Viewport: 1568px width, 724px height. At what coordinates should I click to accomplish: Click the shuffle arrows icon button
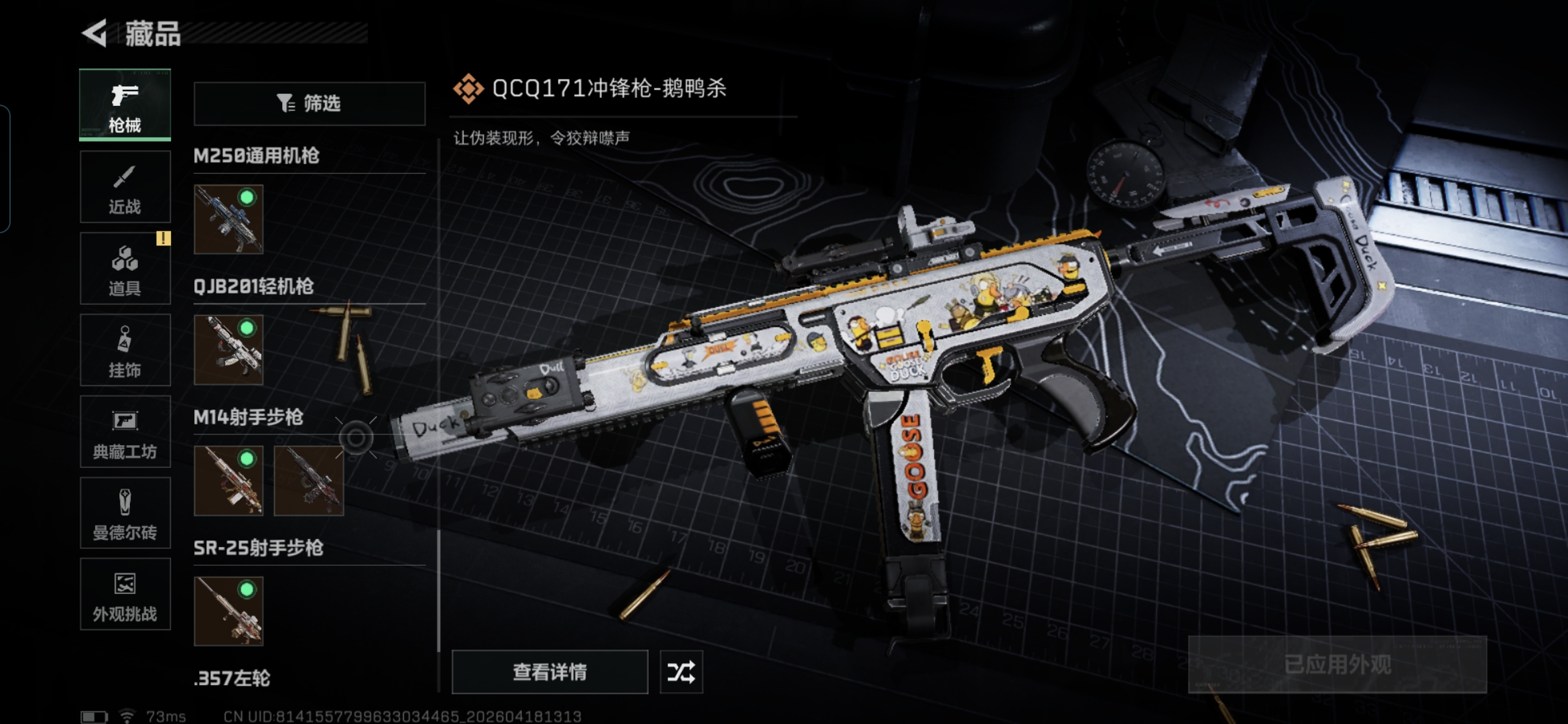point(681,672)
